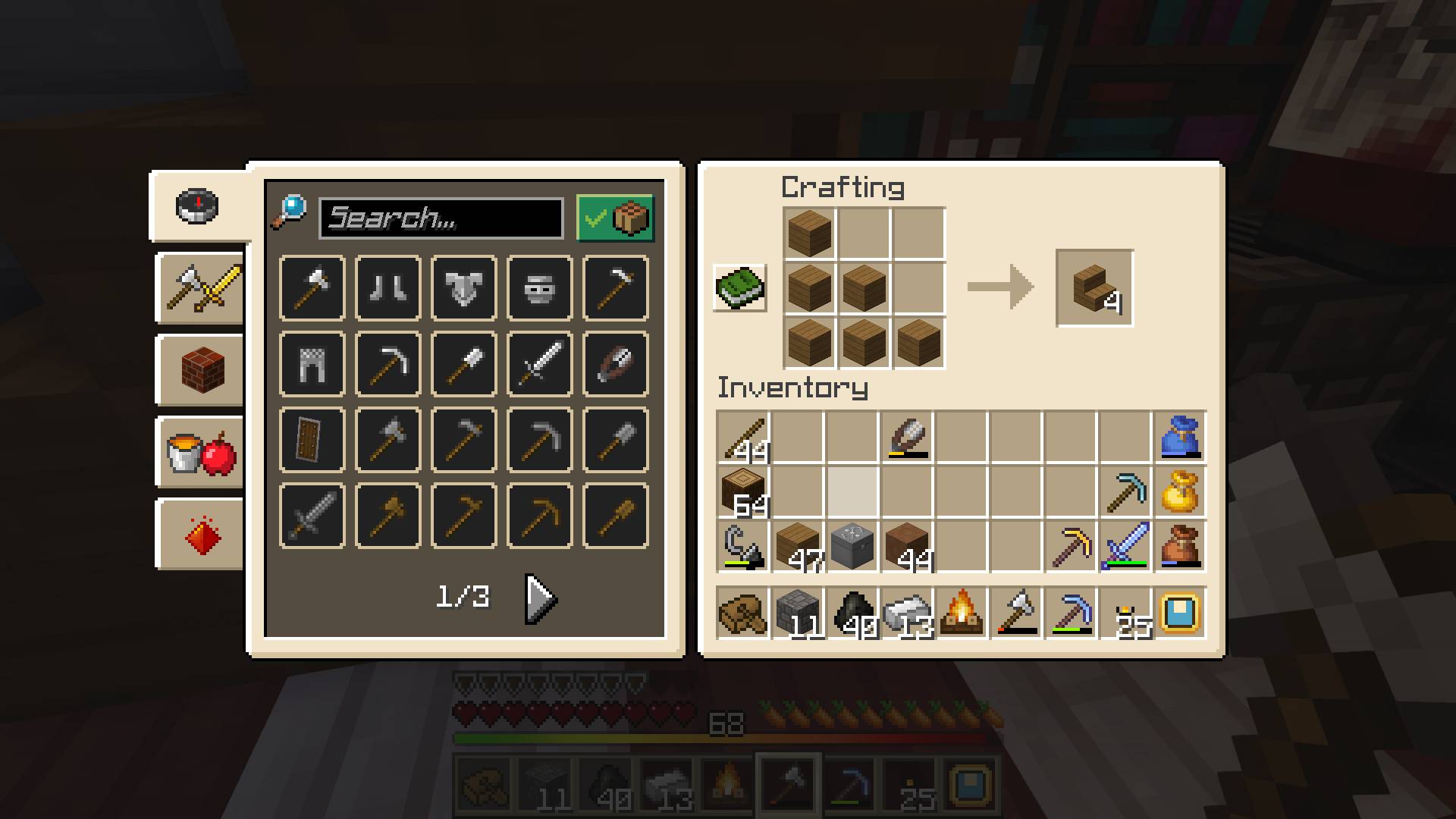Open the building blocks tab
The width and height of the screenshot is (1456, 819).
point(199,370)
